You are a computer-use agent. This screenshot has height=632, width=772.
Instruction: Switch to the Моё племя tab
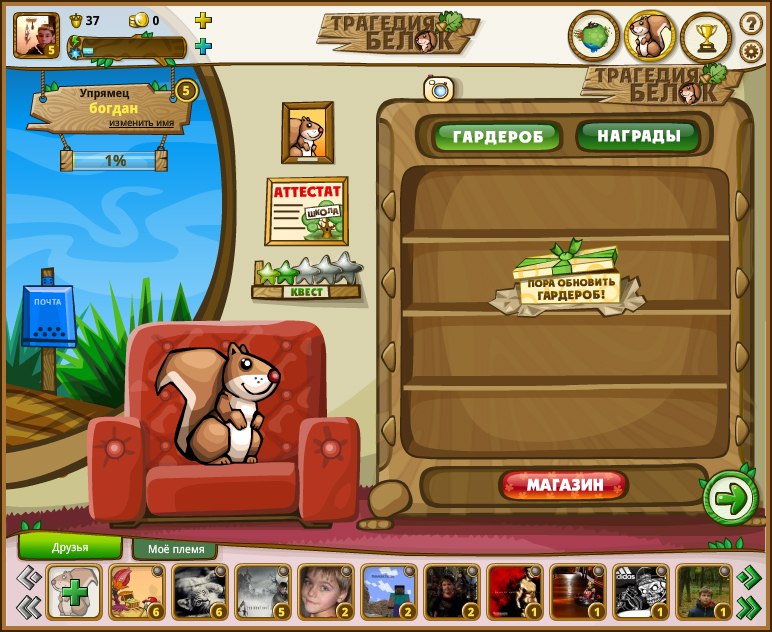(x=175, y=549)
